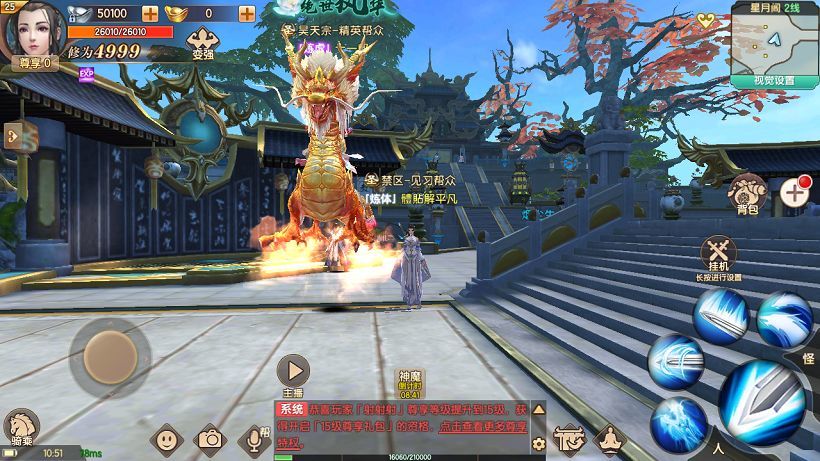820x461 pixels.
Task: Expand the round plus menu button
Action: click(795, 191)
